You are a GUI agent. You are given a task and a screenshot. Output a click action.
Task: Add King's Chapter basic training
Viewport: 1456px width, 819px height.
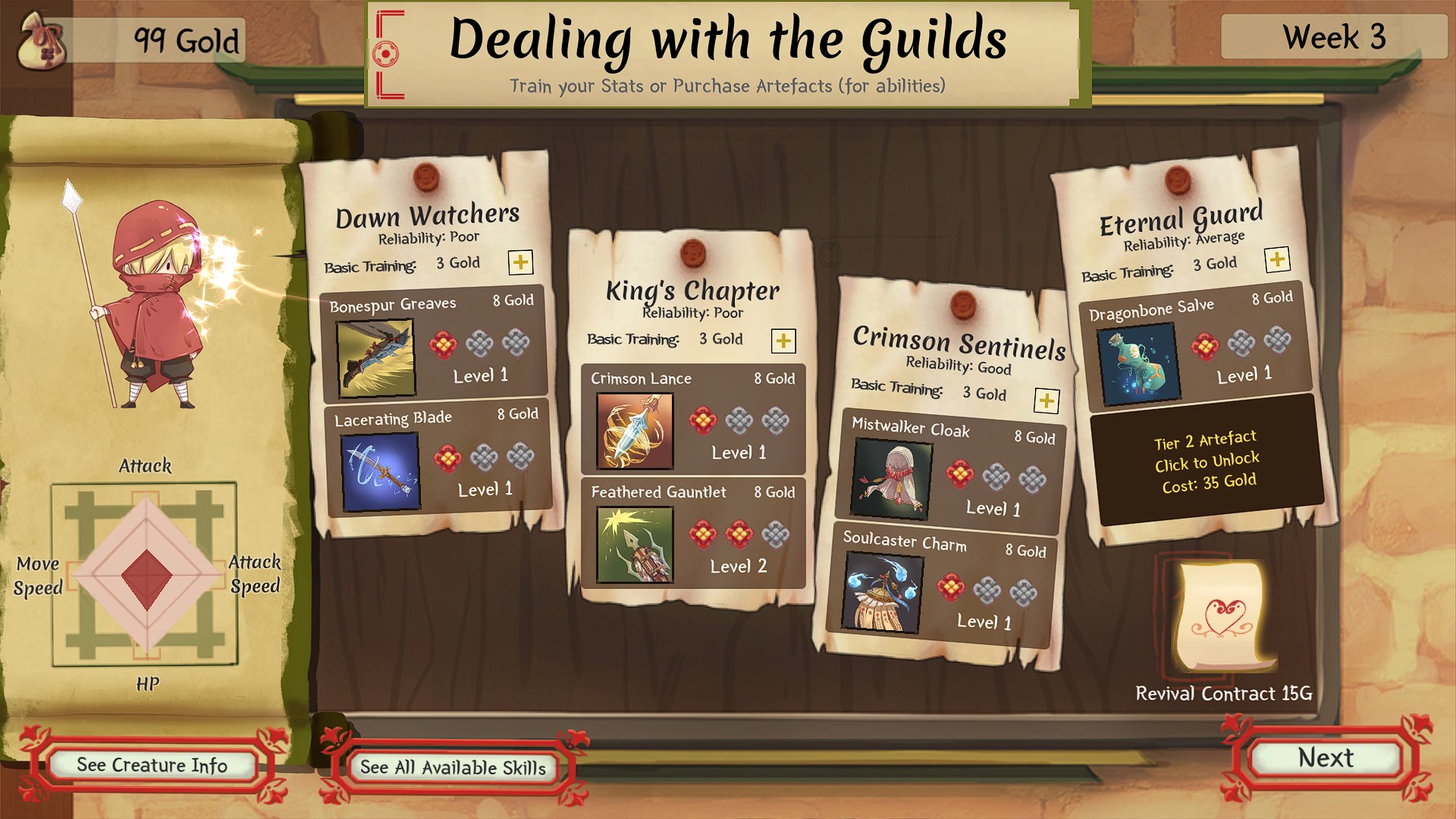pyautogui.click(x=783, y=340)
